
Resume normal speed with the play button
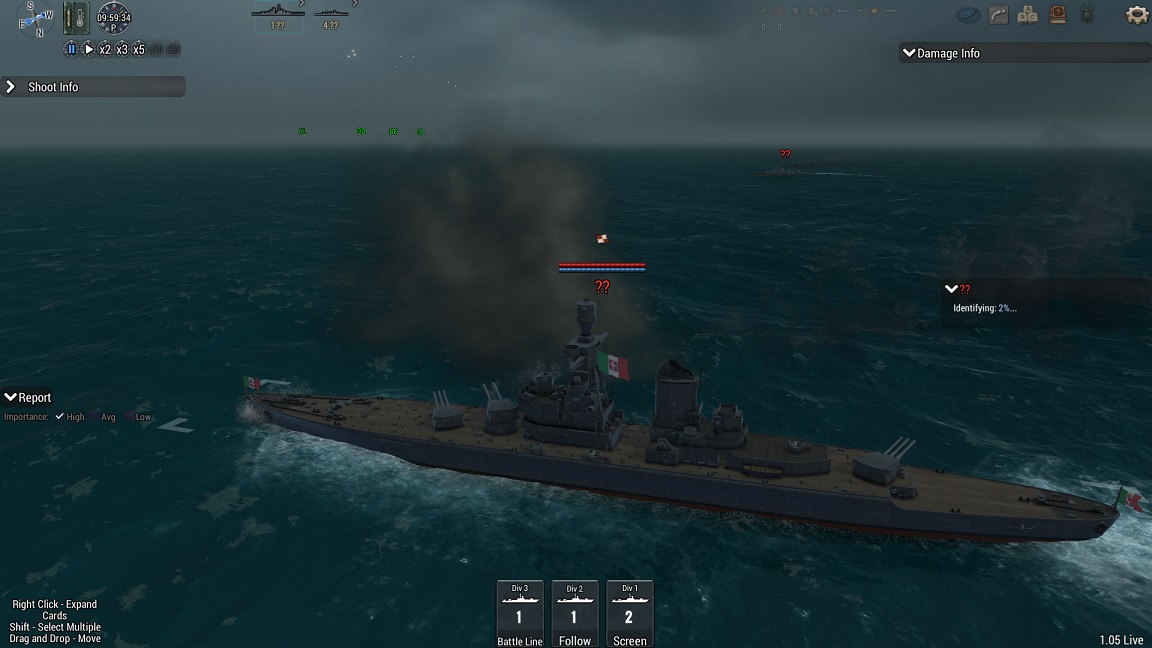click(88, 49)
